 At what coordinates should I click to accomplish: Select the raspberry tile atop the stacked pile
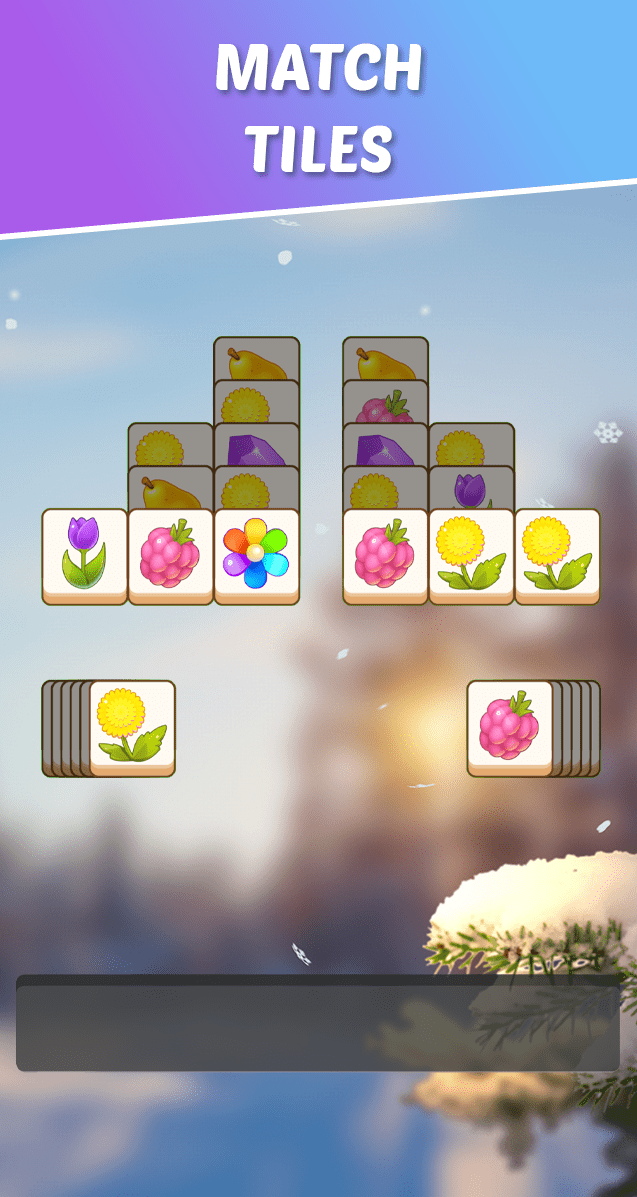pos(510,727)
